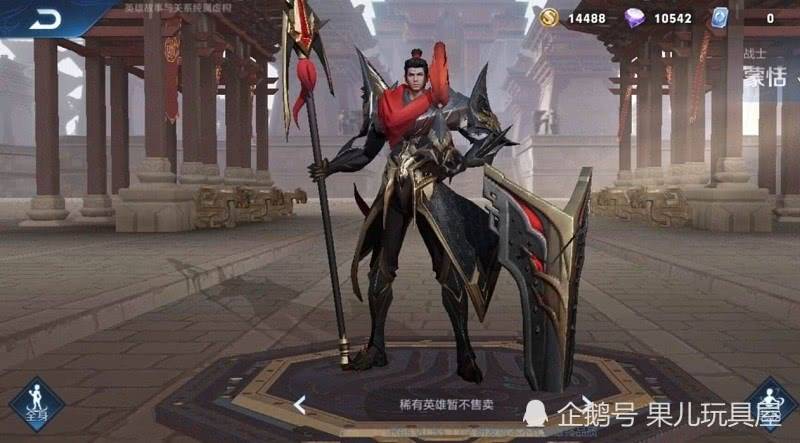Switch to the next hero with right arrow
Screen dimensions: 800x443
click(x=588, y=403)
